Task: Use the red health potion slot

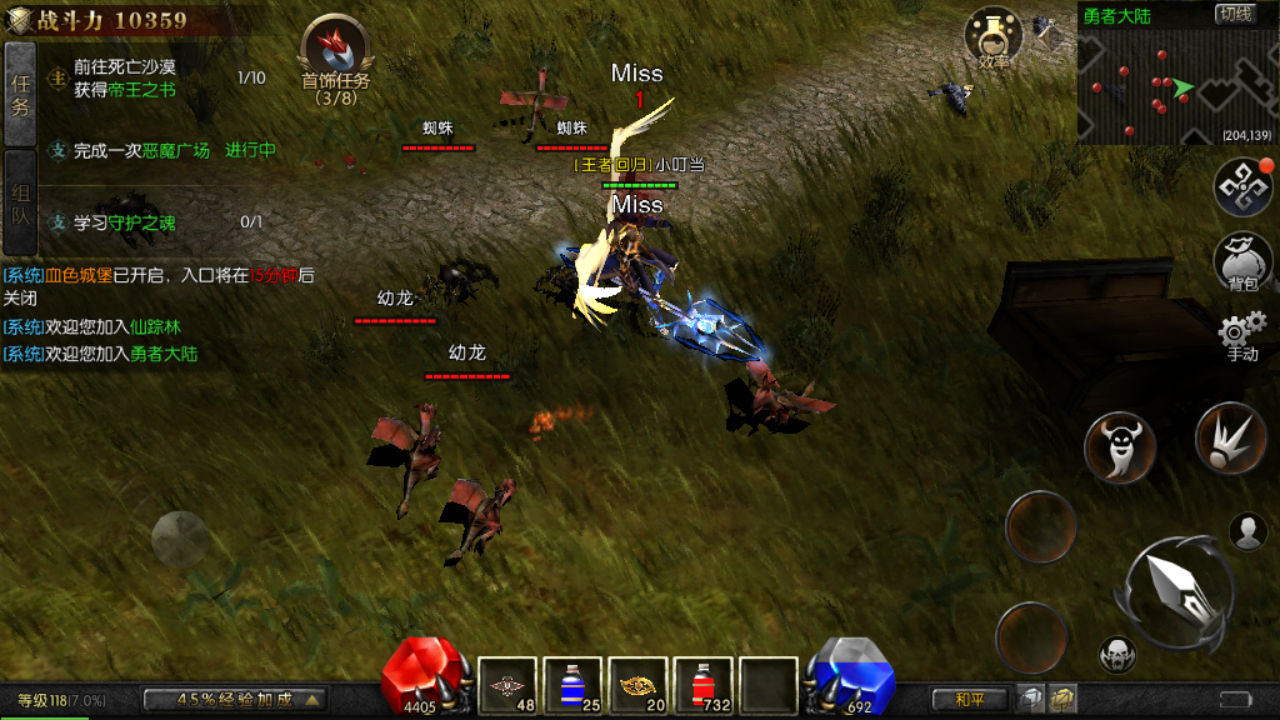Action: point(703,686)
